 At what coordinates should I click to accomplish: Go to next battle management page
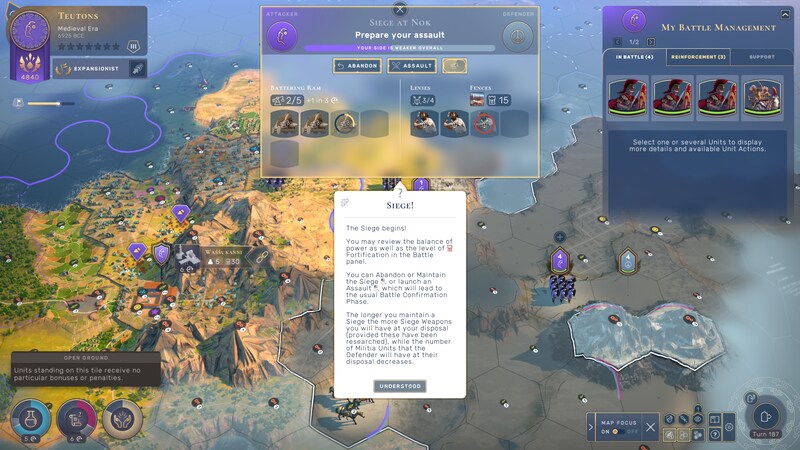point(651,42)
